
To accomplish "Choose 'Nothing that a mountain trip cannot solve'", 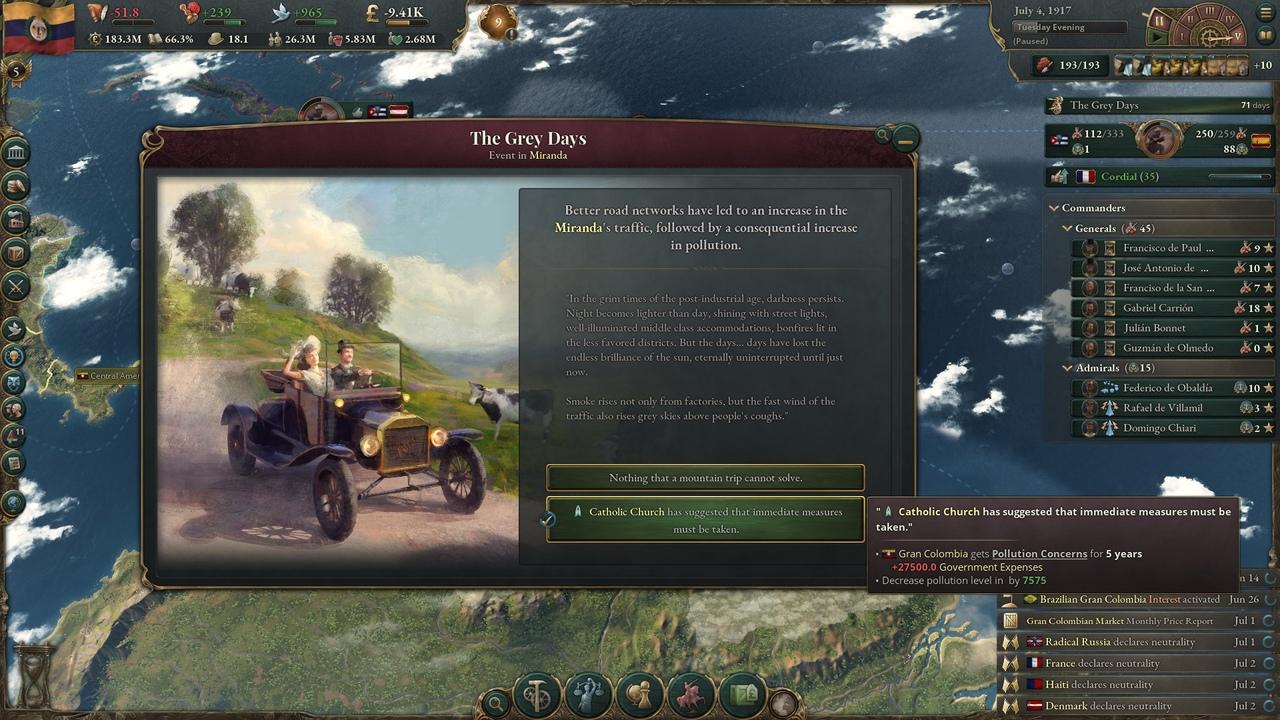I will (x=705, y=478).
